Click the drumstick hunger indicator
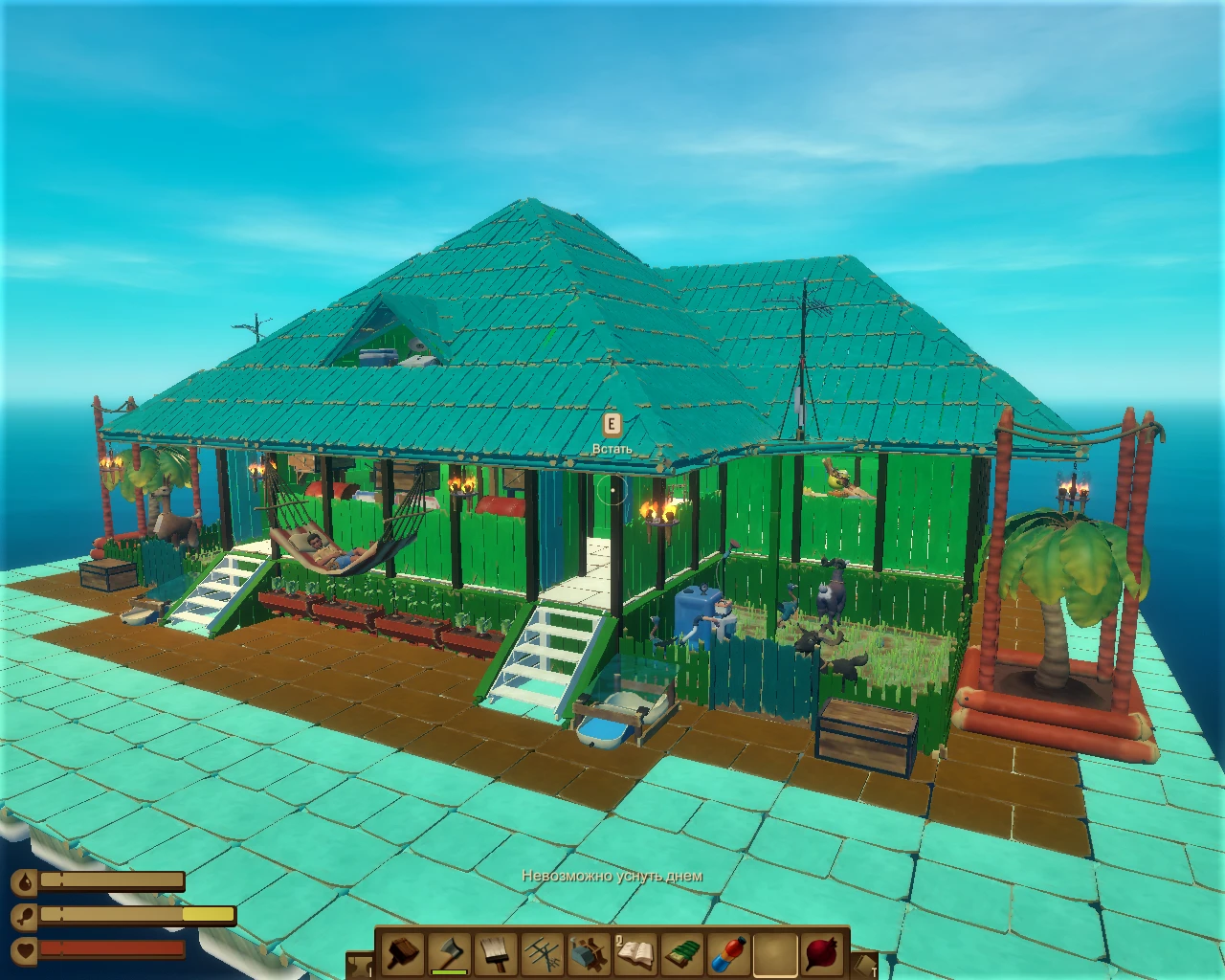The image size is (1225, 980). click(23, 915)
